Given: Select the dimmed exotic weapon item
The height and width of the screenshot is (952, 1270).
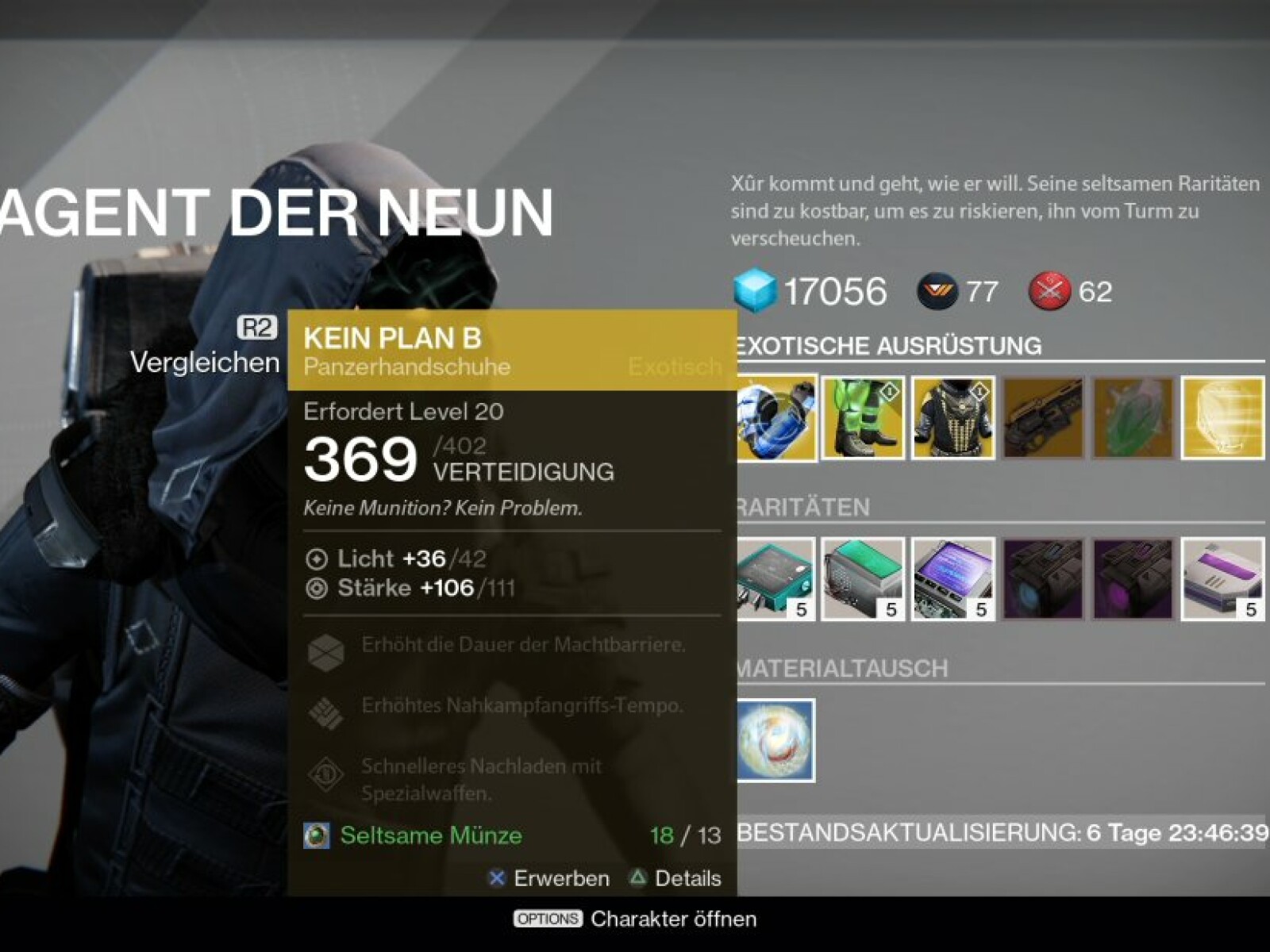Looking at the screenshot, I should (1043, 418).
